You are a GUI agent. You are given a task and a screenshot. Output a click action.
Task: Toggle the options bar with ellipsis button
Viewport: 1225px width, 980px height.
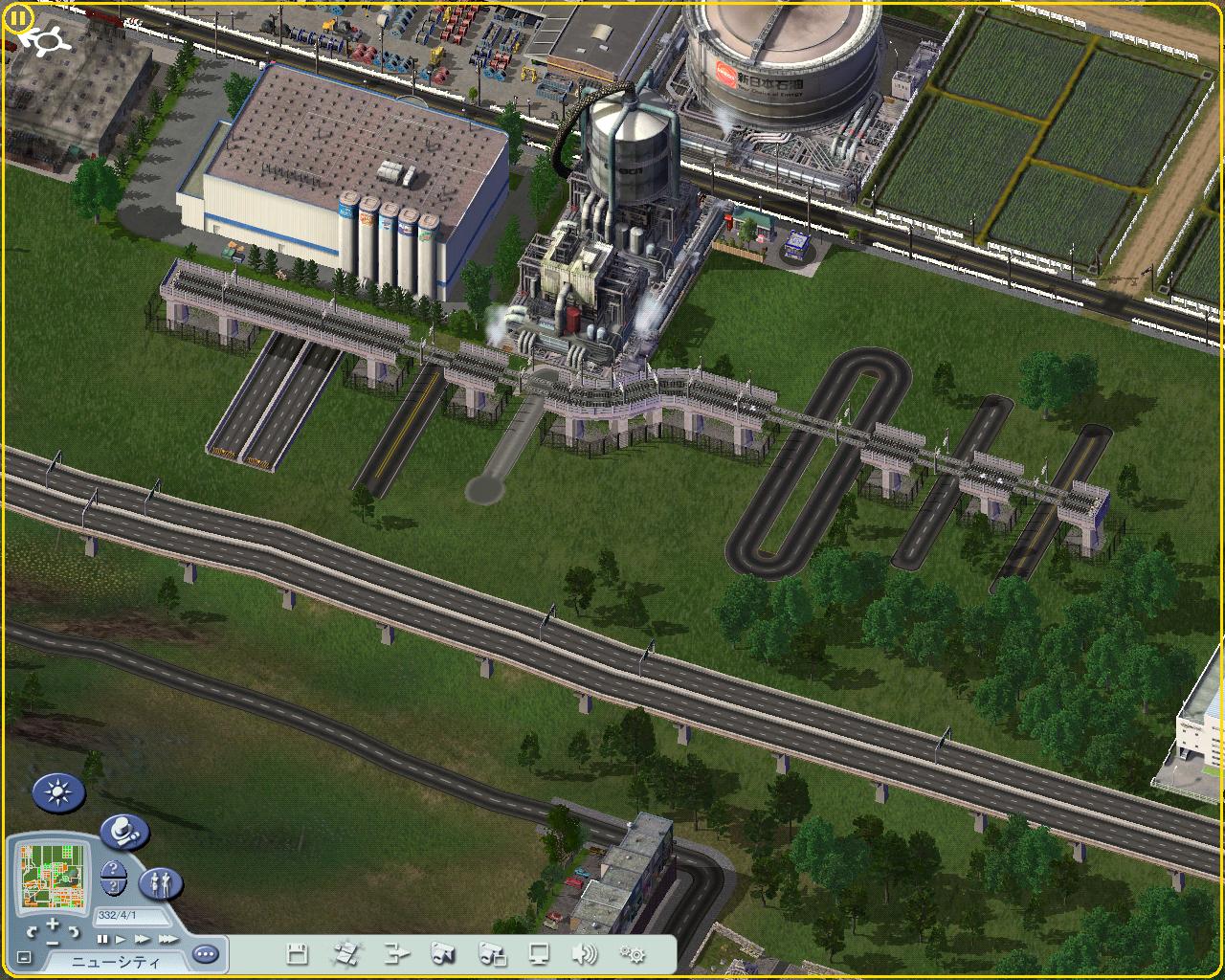[x=205, y=954]
